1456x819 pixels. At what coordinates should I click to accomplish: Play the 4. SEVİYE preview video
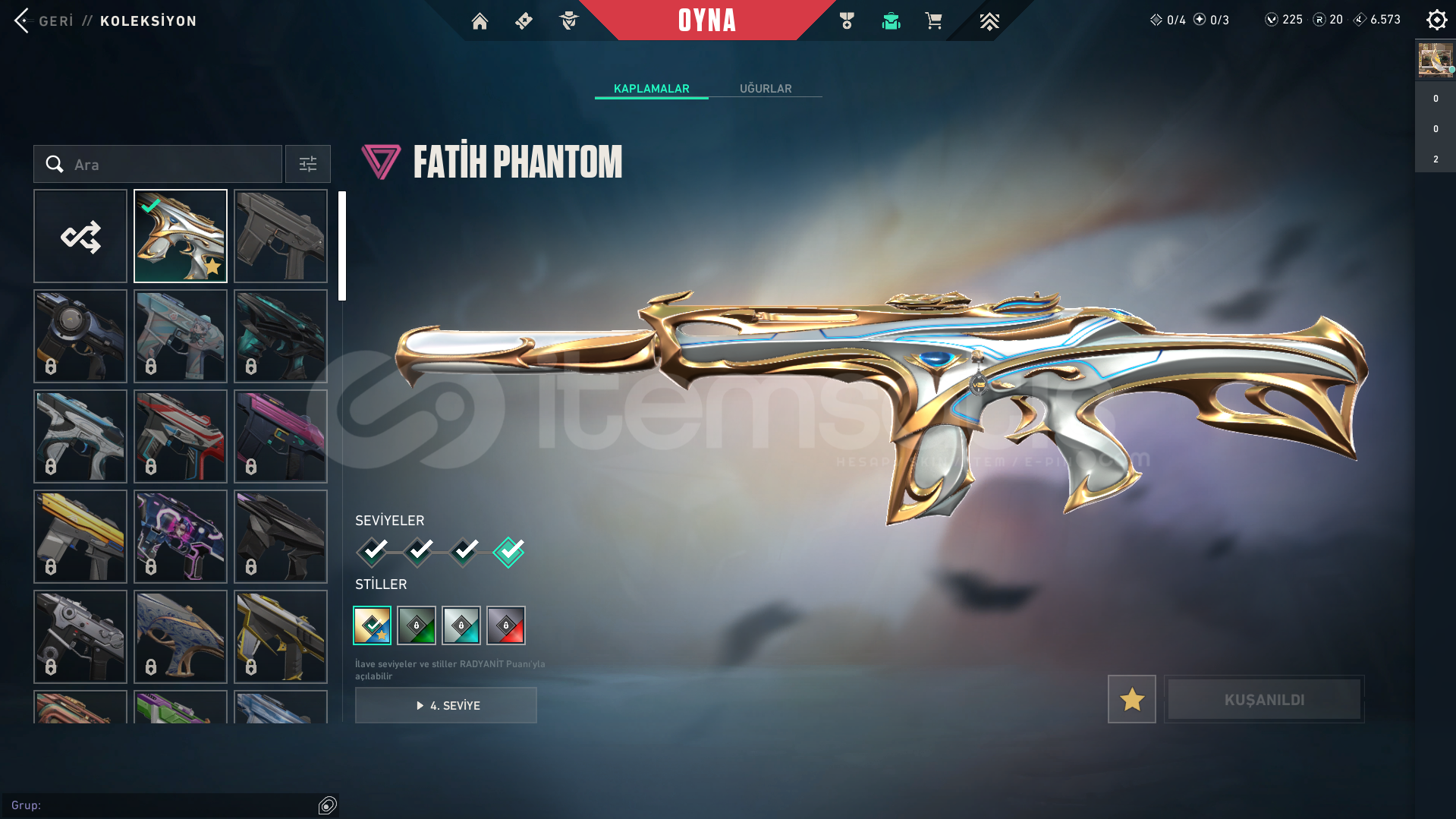[446, 705]
